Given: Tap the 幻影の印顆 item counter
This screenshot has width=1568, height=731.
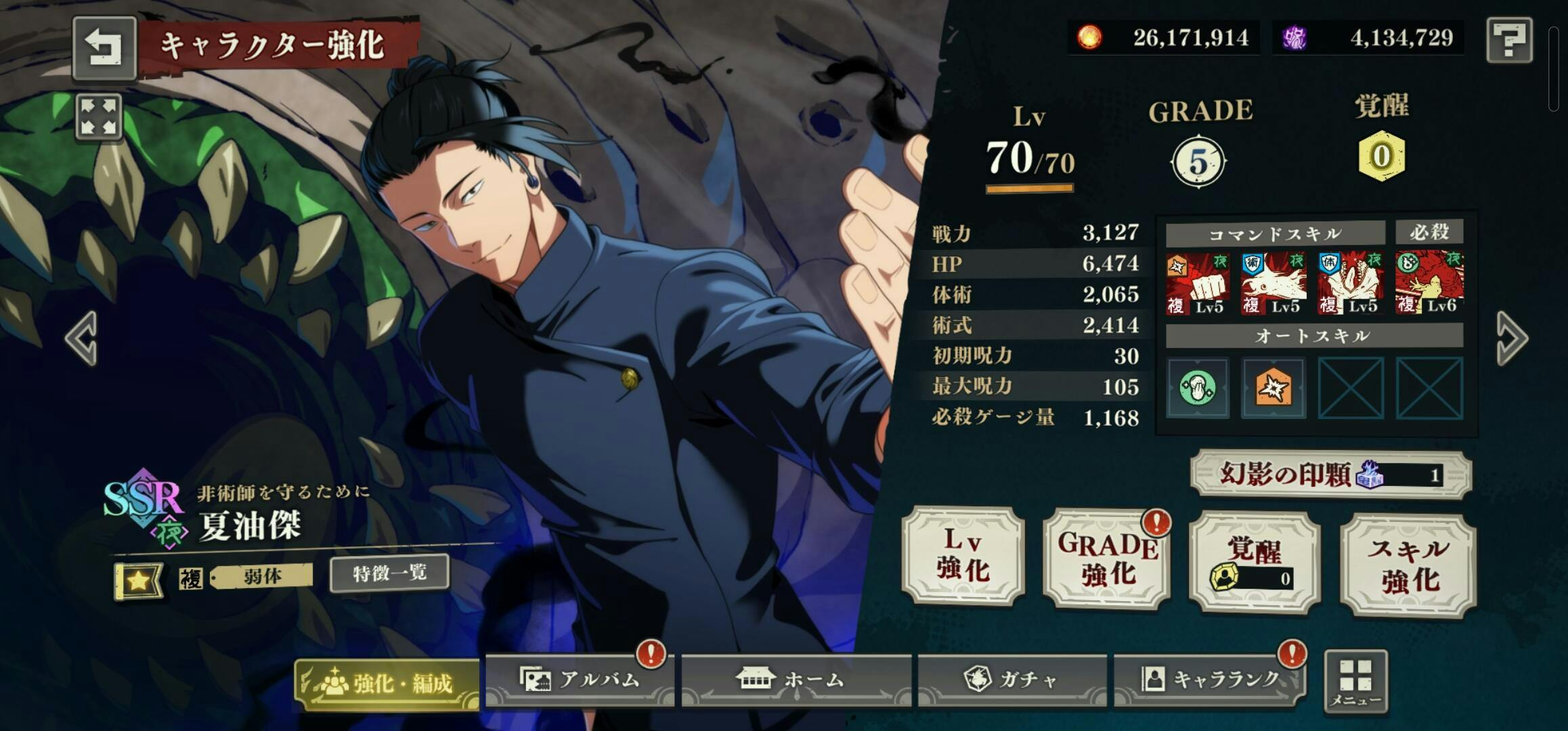Looking at the screenshot, I should (x=1330, y=474).
